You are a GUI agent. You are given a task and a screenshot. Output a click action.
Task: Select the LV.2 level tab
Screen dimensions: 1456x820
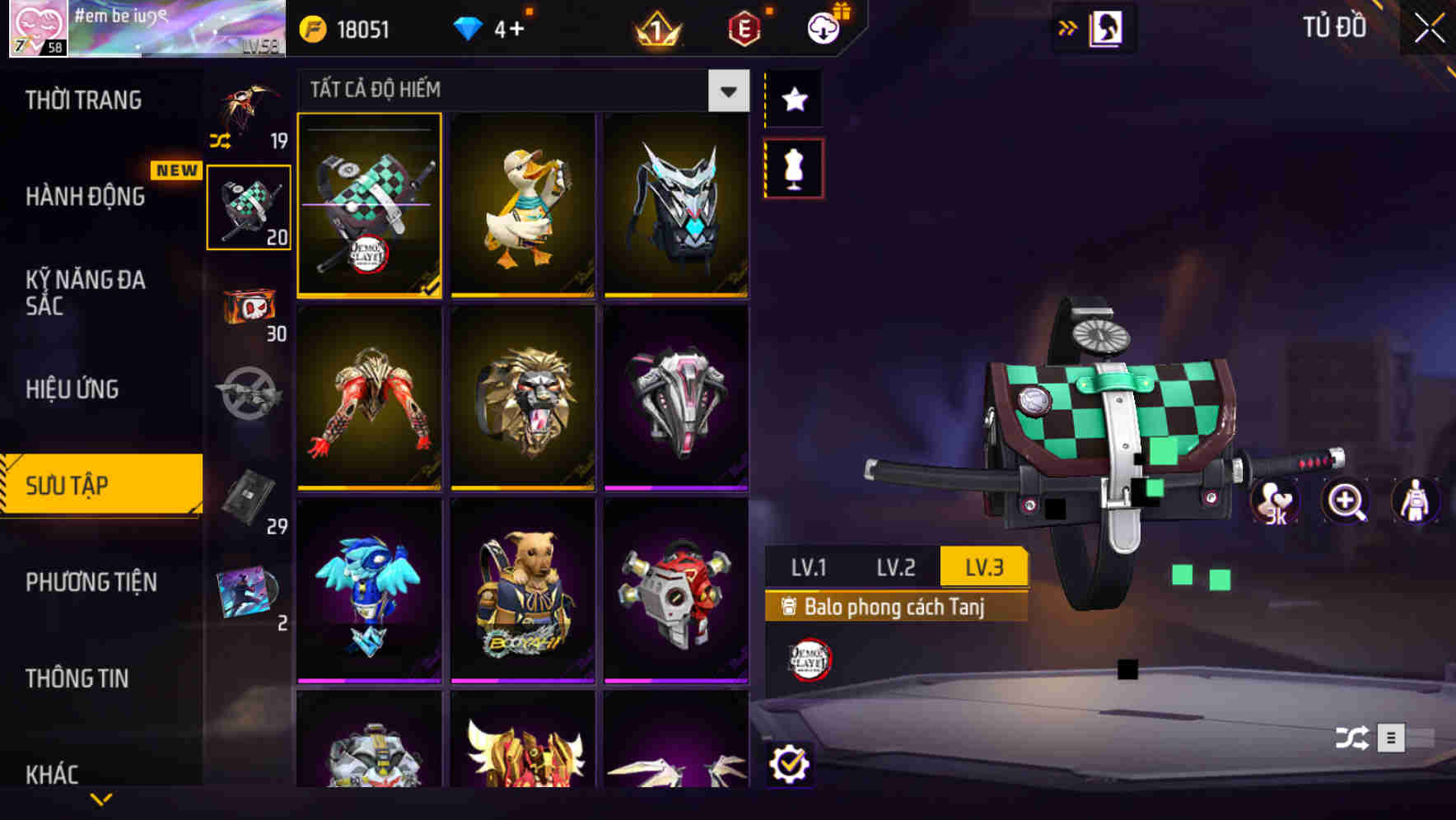[x=896, y=566]
